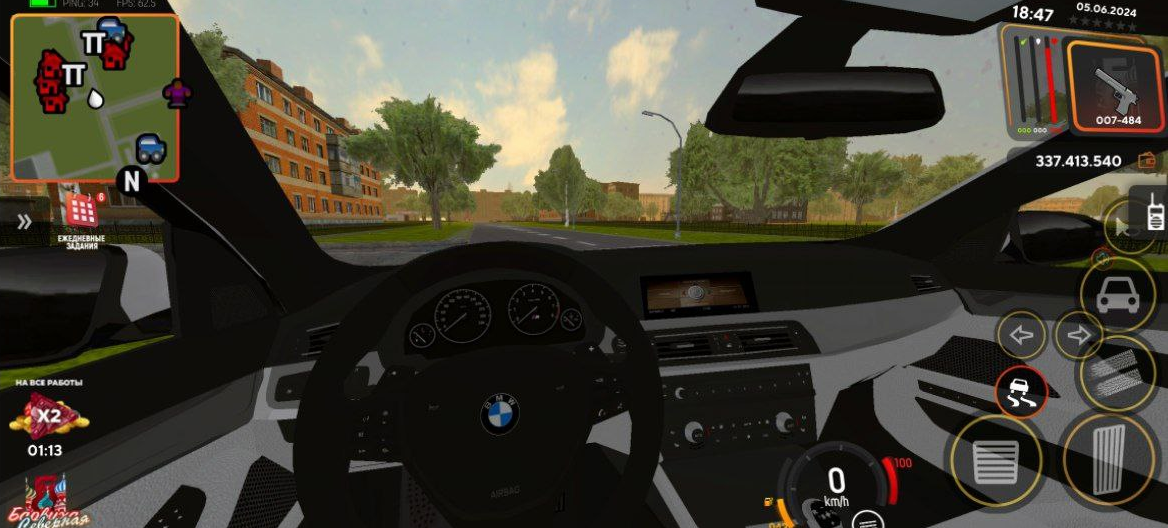The image size is (1168, 528).
Task: Open the minimap
Action: 95,97
